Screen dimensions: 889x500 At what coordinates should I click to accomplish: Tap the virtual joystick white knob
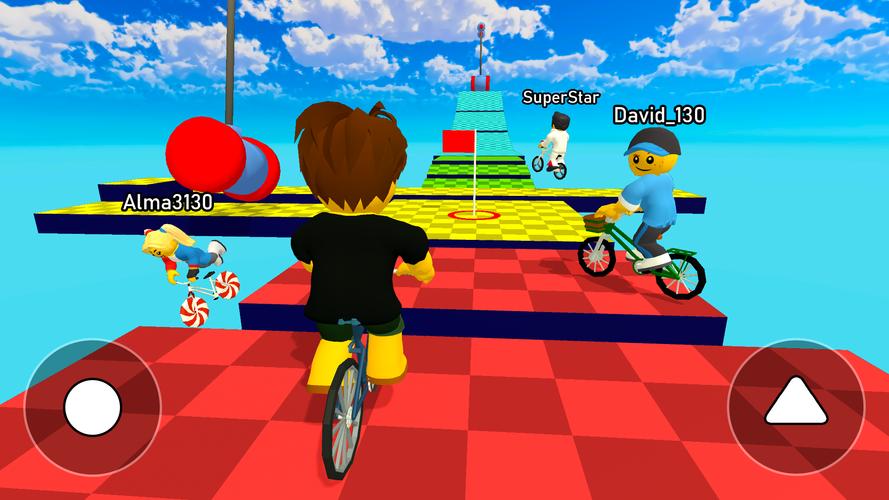tap(92, 407)
